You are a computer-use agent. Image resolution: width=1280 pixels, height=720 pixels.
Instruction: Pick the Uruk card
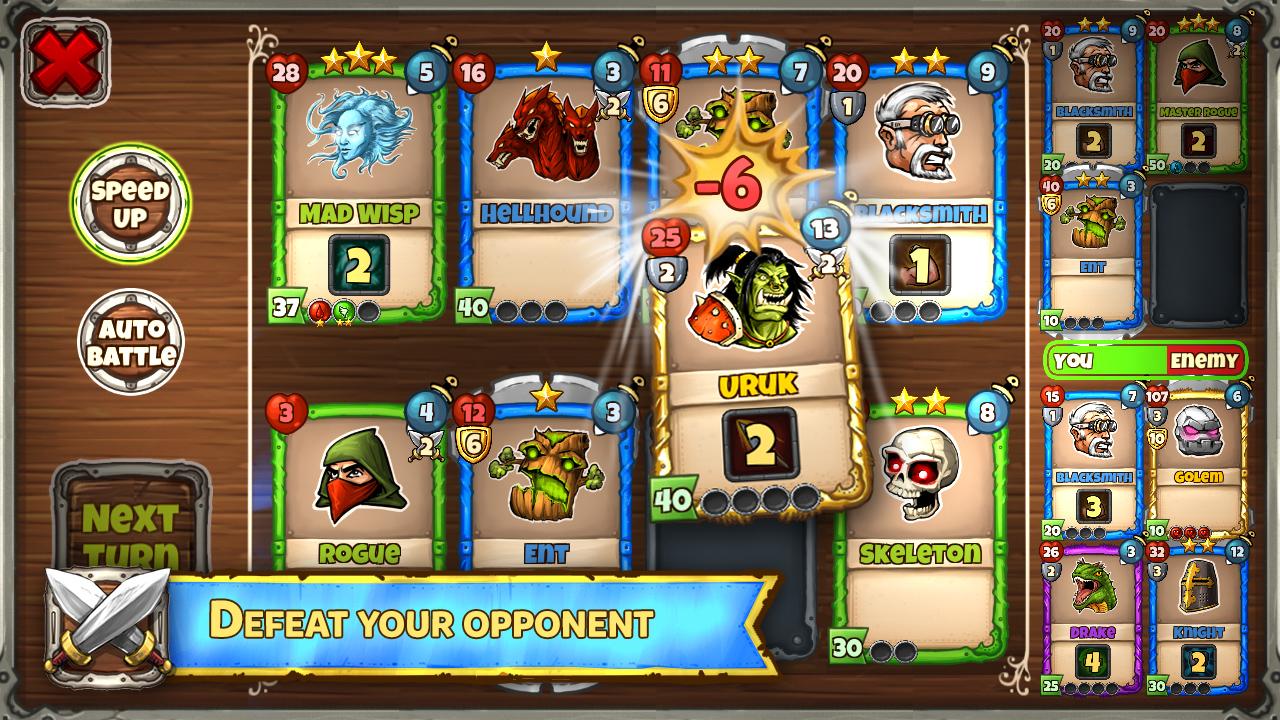click(x=759, y=370)
